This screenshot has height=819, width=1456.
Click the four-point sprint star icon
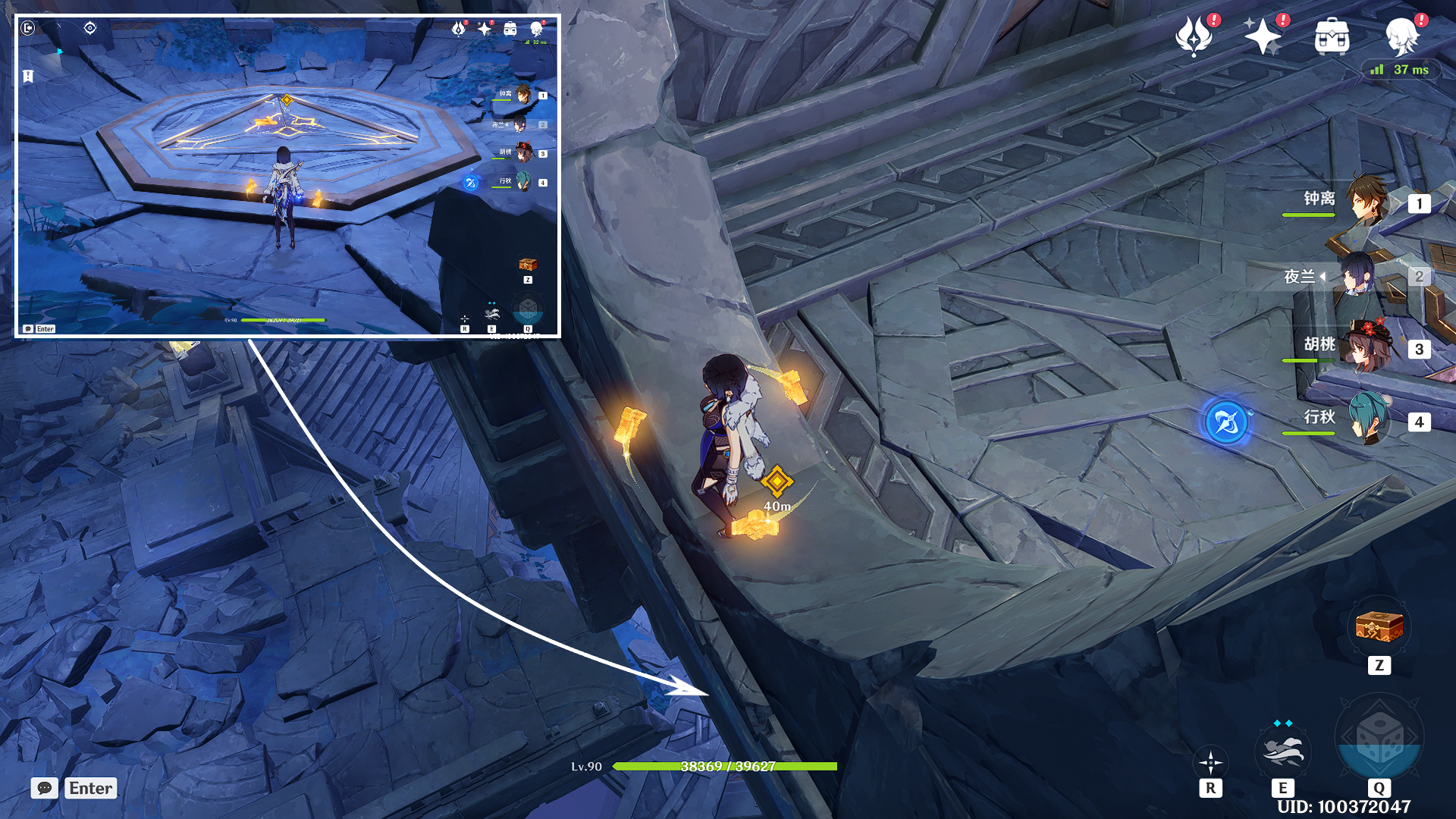[x=1210, y=761]
